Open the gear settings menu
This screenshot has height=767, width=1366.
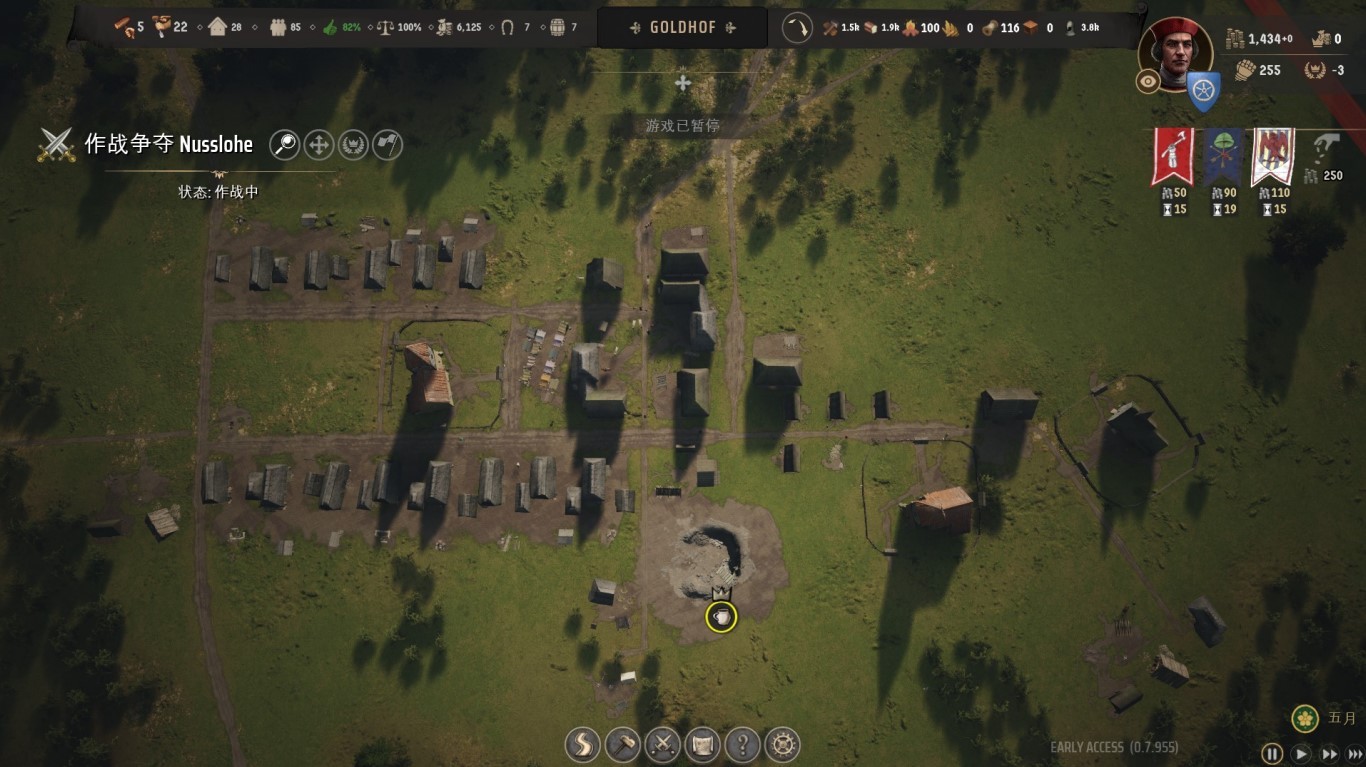783,744
